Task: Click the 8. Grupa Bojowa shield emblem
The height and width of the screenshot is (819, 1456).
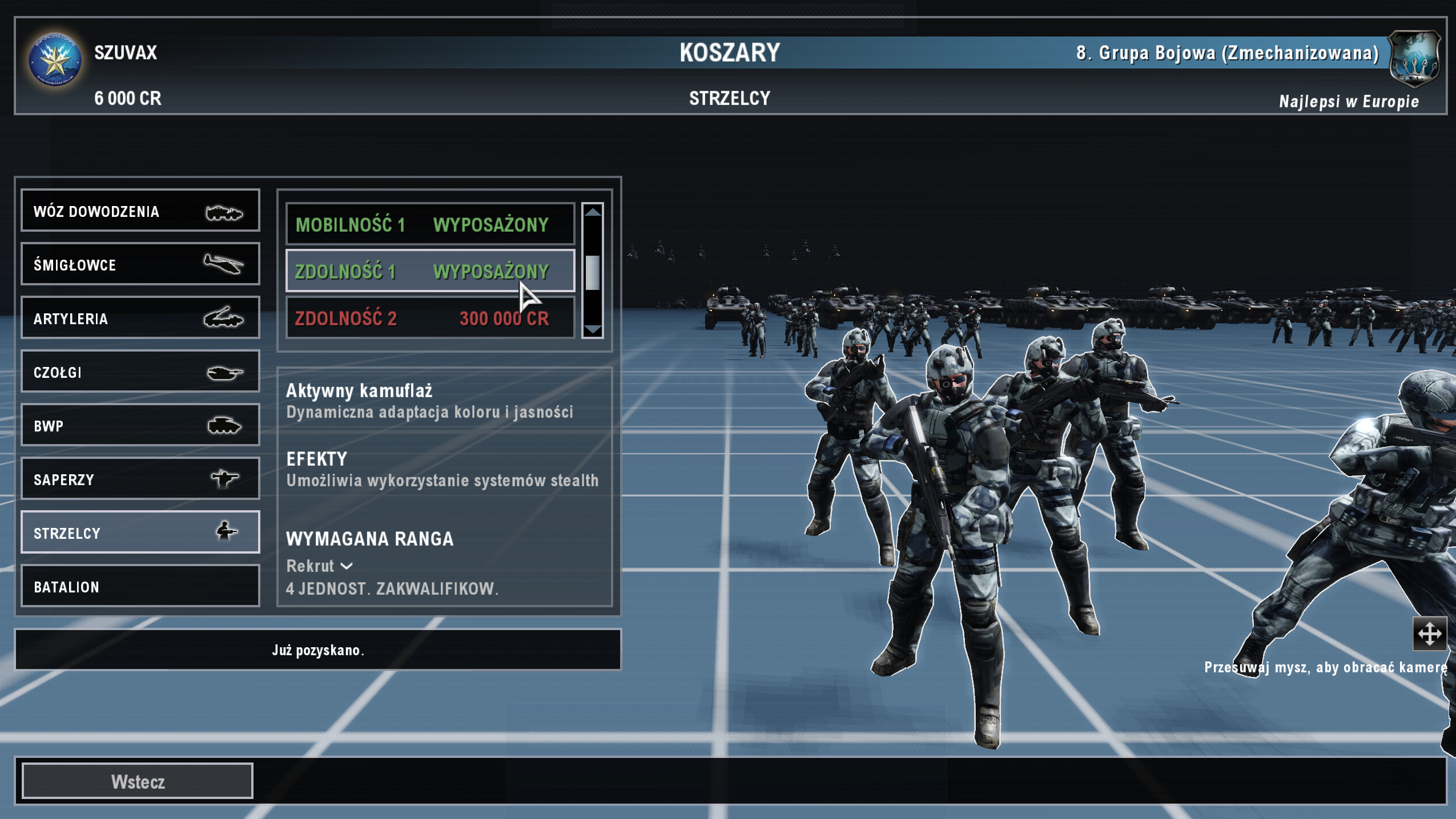Action: pos(1414,59)
